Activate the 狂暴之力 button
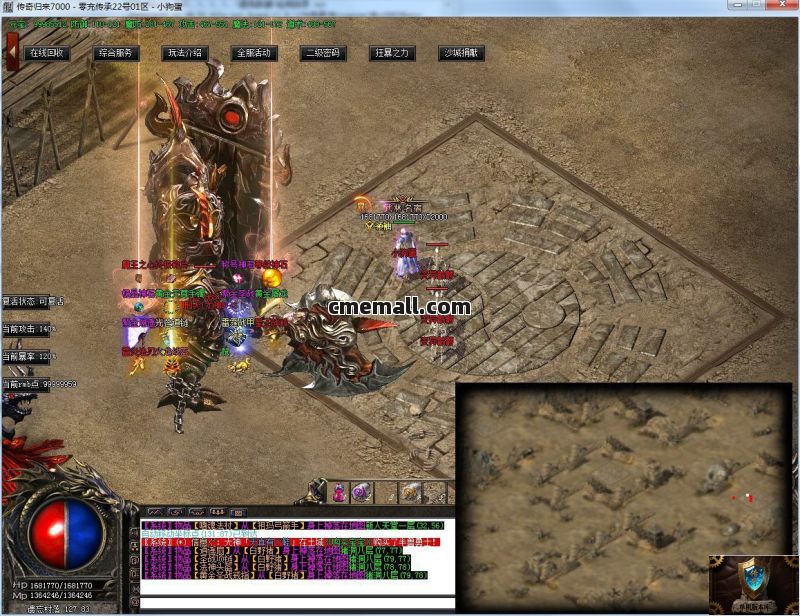800x616 pixels. [391, 53]
